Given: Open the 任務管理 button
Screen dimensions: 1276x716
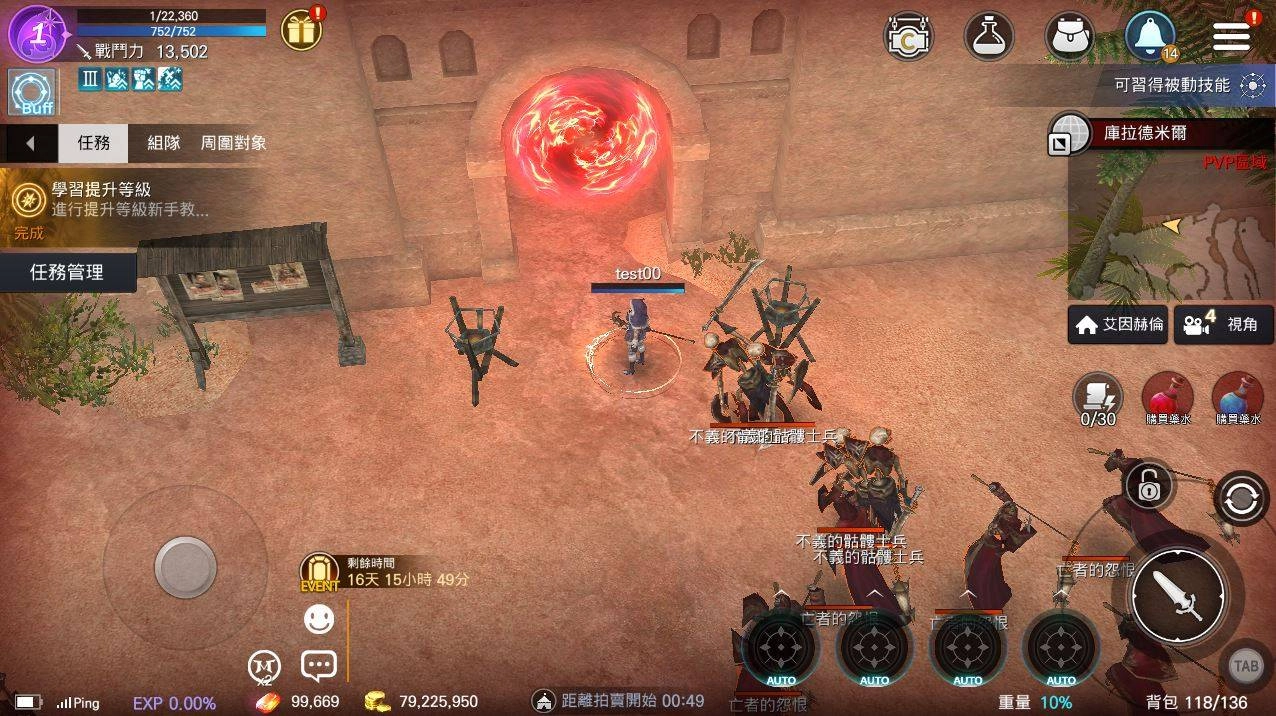Looking at the screenshot, I should click(x=67, y=272).
